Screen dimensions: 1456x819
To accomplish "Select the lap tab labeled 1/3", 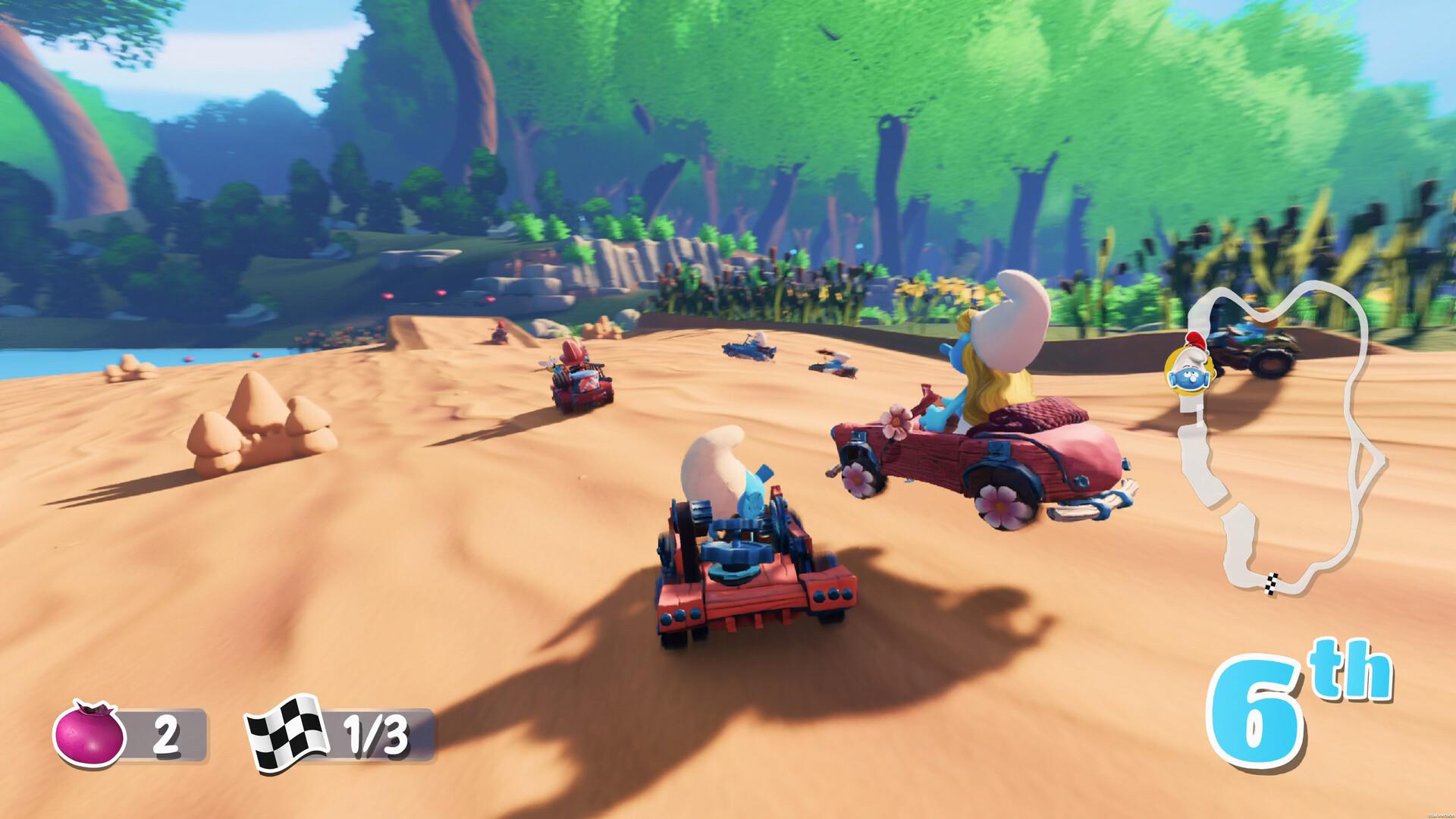I will (375, 733).
